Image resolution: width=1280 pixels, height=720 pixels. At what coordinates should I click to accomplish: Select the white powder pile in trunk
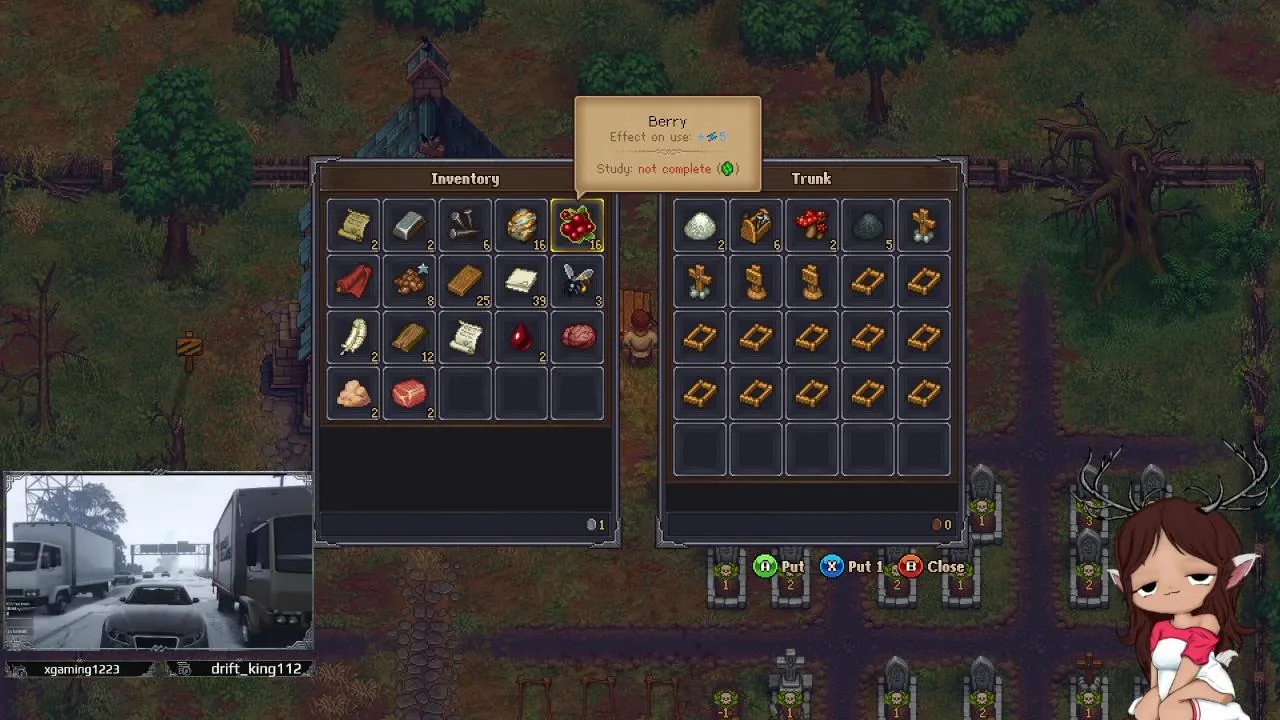(699, 226)
